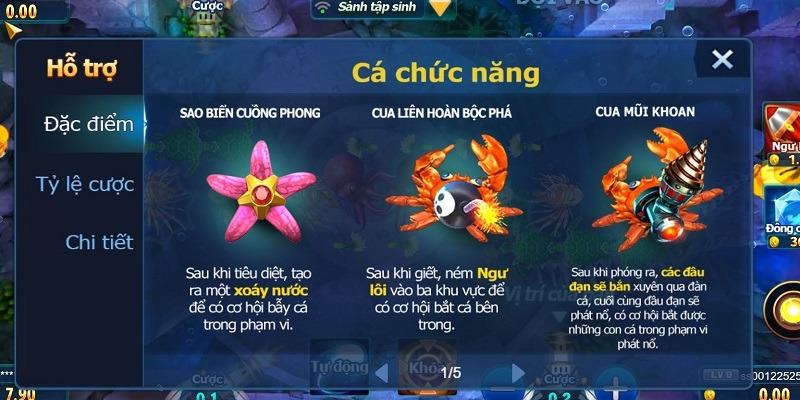Open the Tỷ lệ cược tab
Viewport: 800px width, 400px height.
tap(84, 183)
